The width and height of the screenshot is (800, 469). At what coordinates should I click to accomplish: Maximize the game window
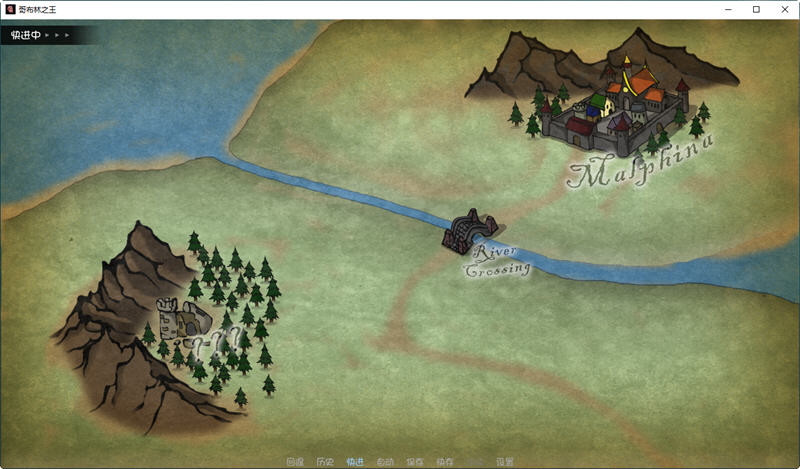(756, 9)
